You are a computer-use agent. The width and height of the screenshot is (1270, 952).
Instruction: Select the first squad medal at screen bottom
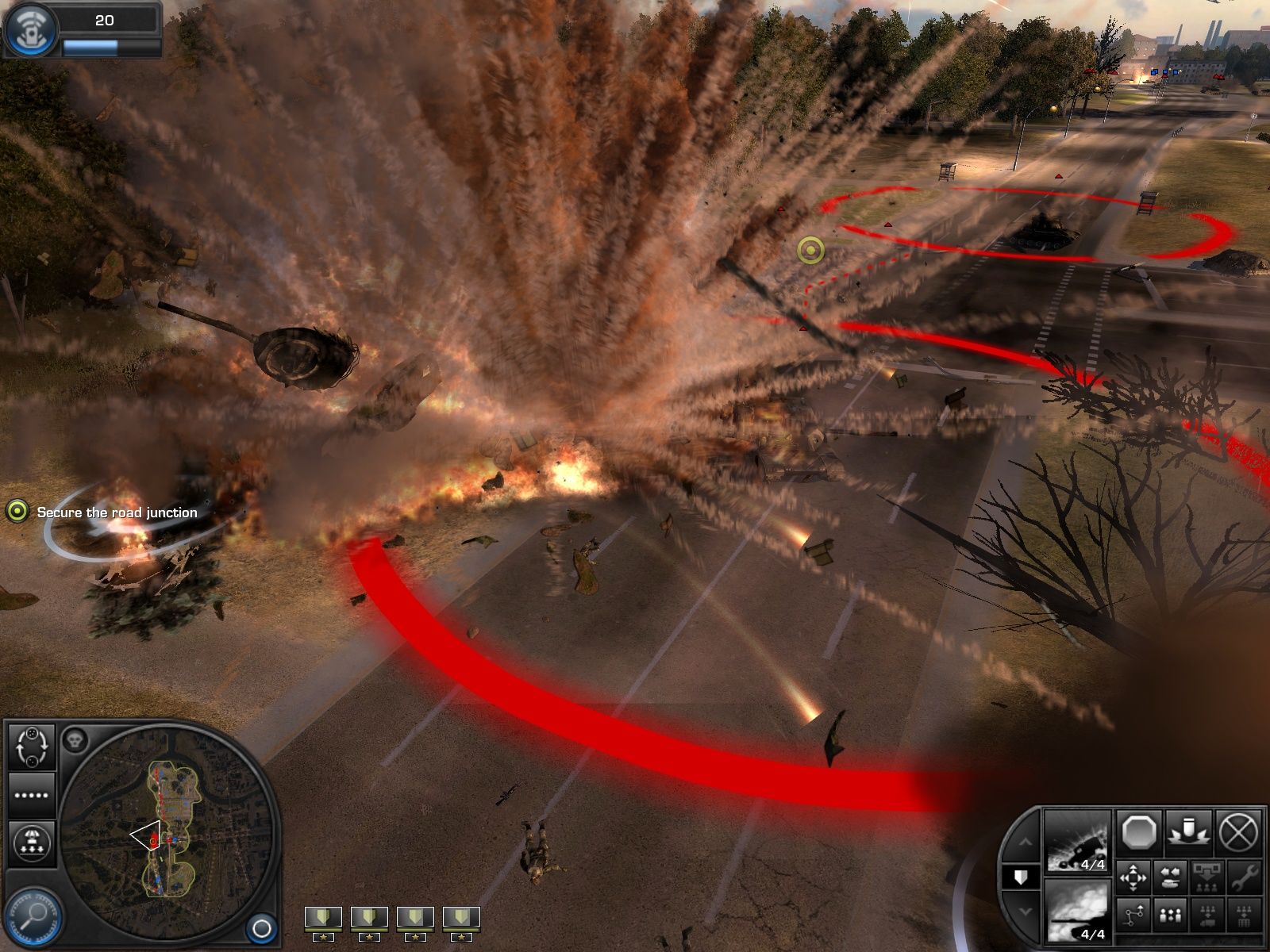[322, 916]
